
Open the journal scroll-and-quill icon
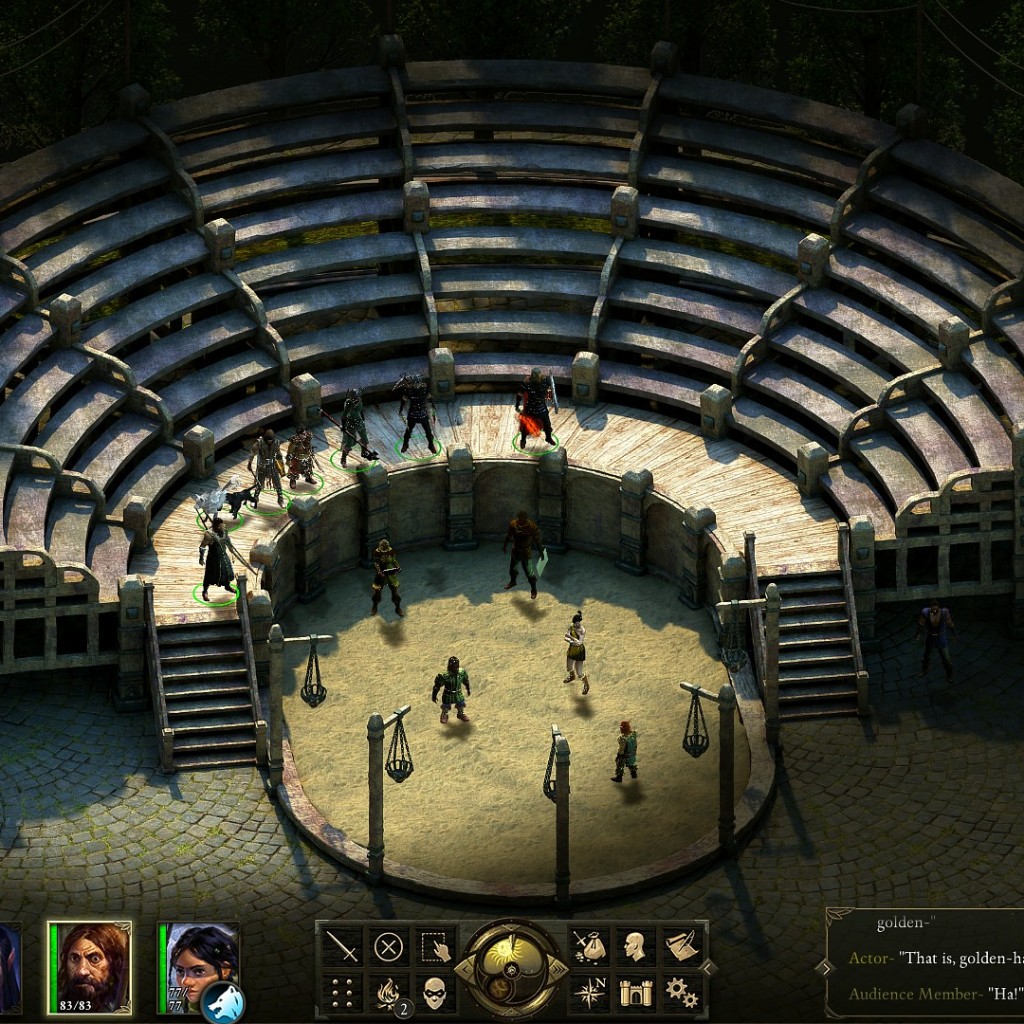coord(681,946)
